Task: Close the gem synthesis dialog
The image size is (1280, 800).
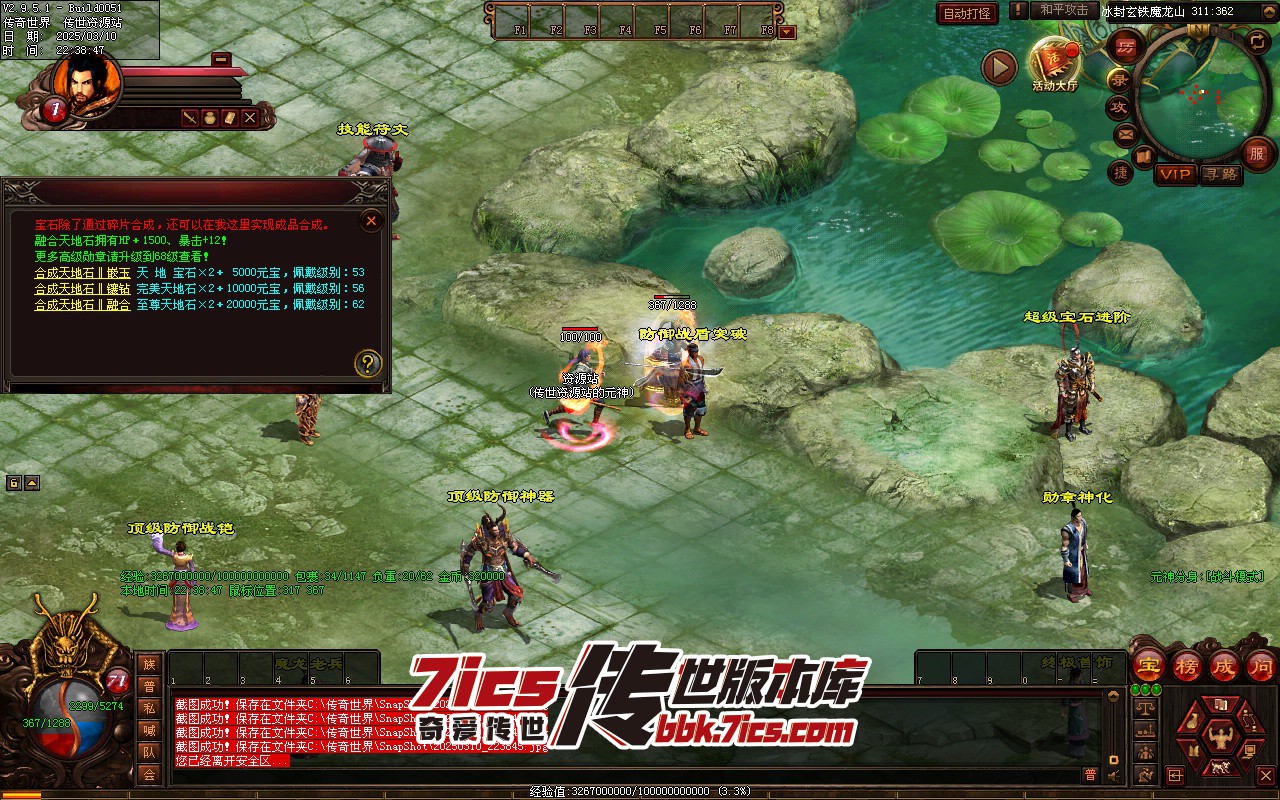Action: click(371, 220)
